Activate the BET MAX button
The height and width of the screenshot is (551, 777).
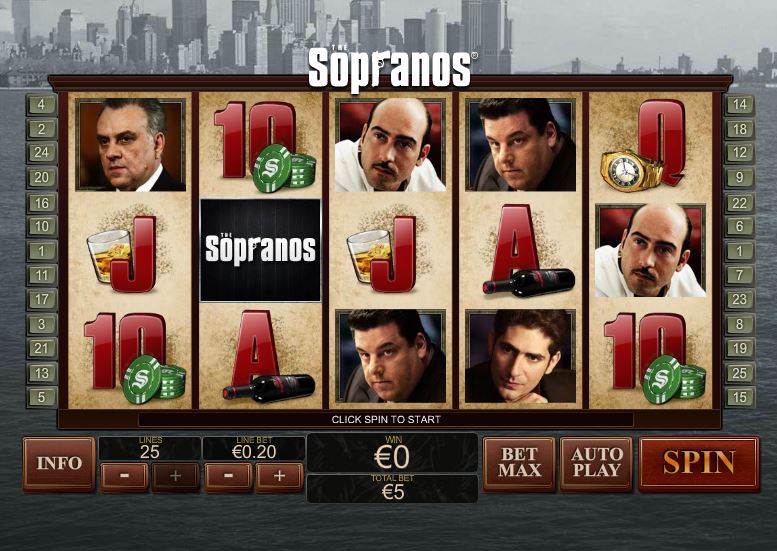click(x=519, y=463)
